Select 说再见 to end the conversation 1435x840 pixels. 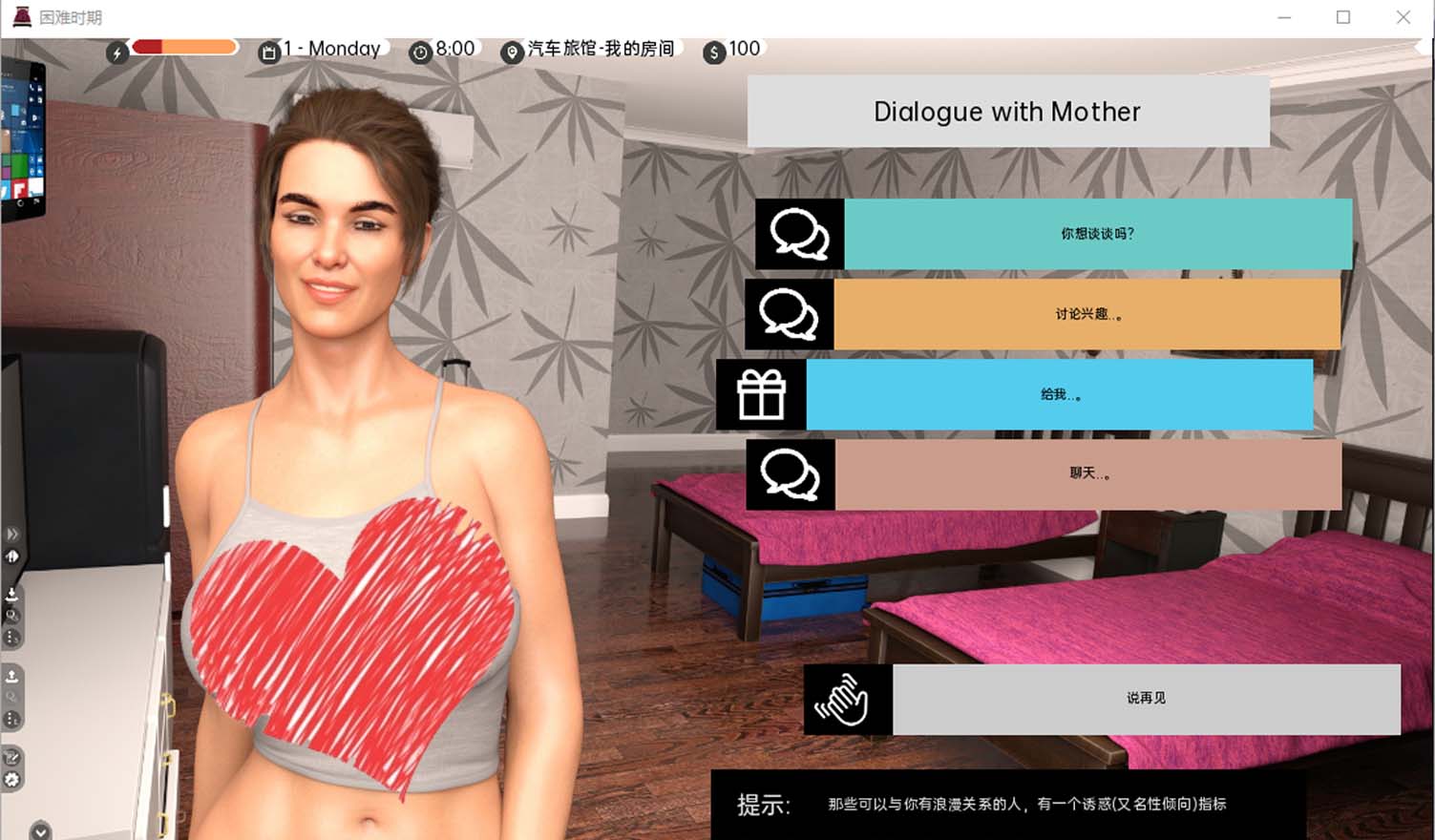tap(1146, 700)
